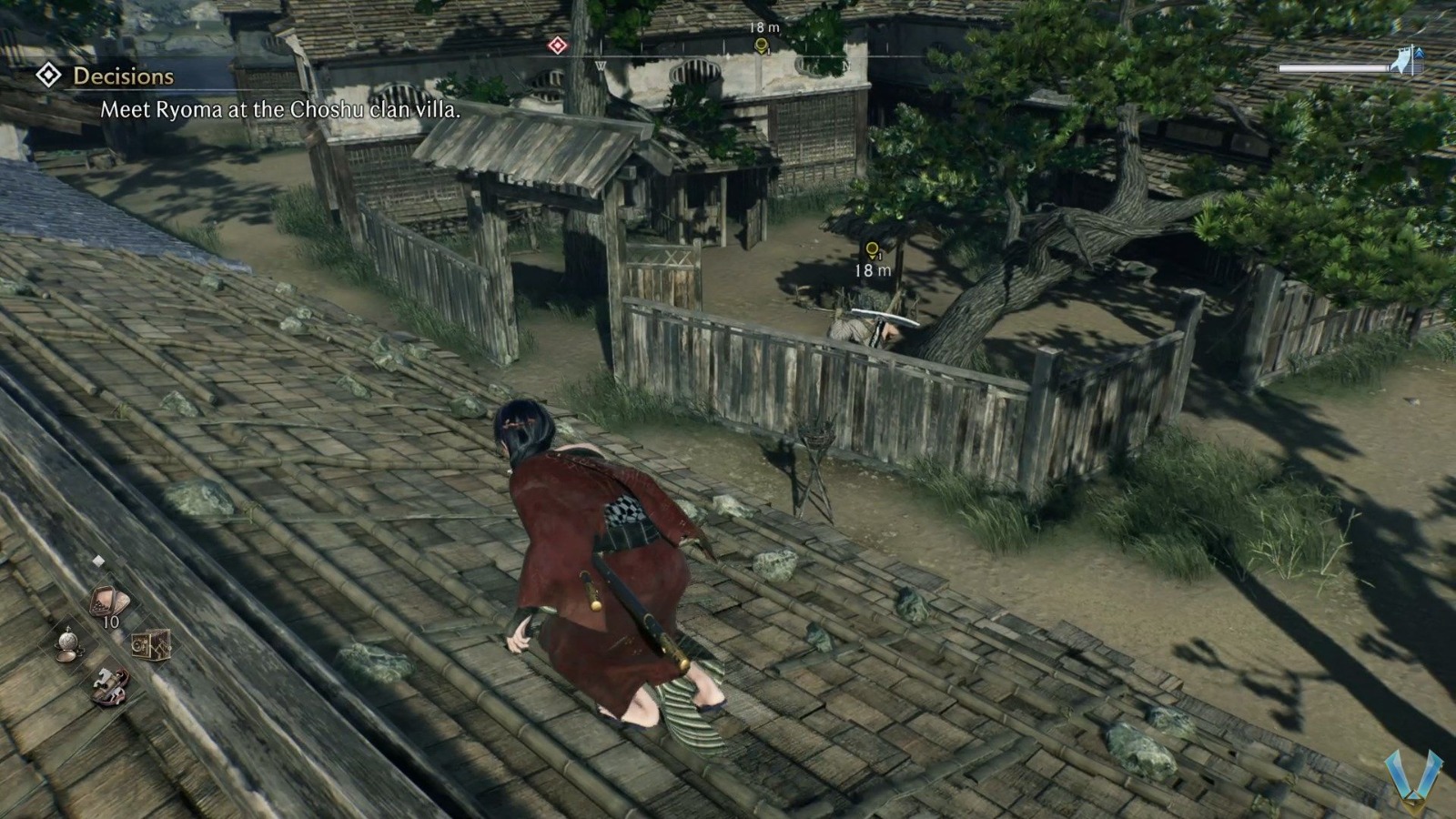This screenshot has height=819, width=1456.
Task: Click the W direction marker on the compass
Action: (600, 66)
